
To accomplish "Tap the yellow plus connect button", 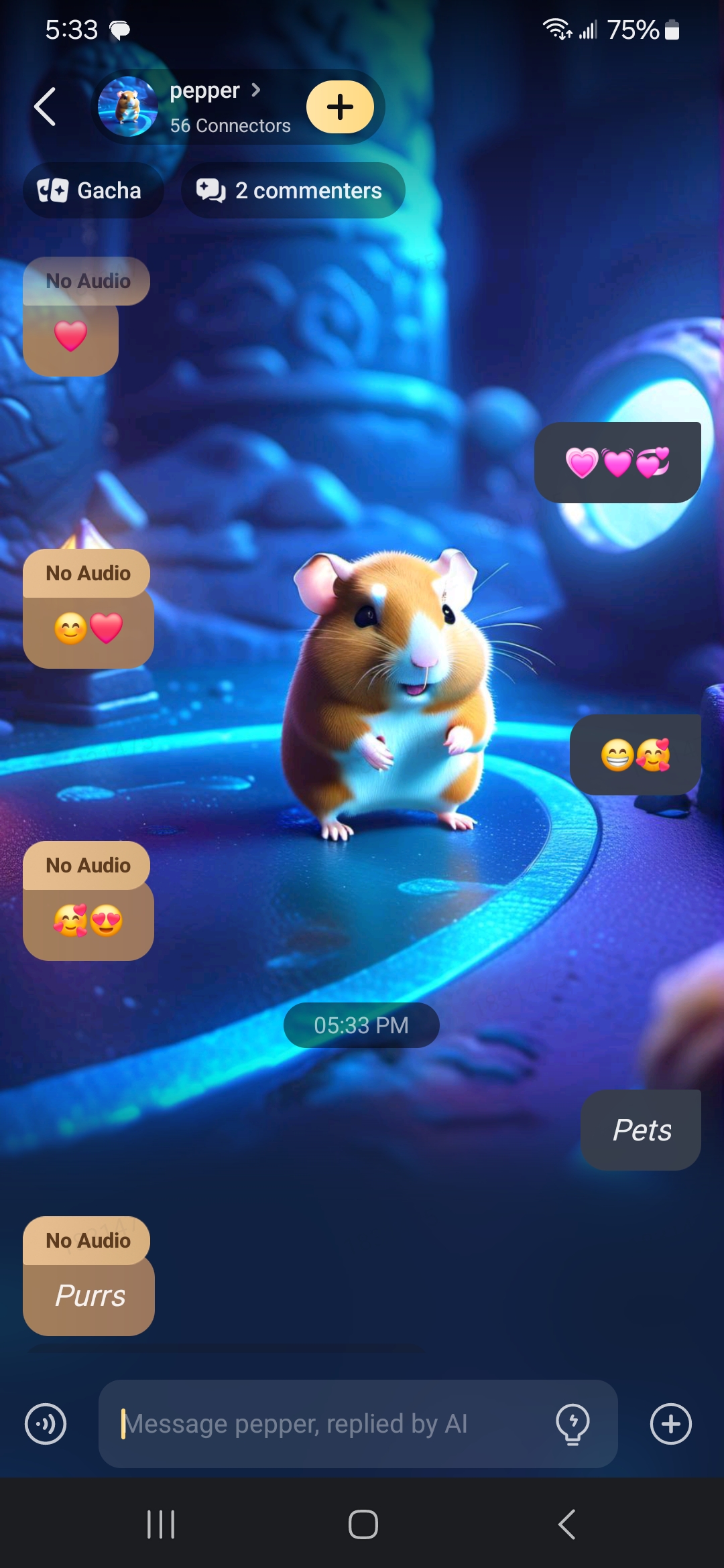I will tap(340, 107).
